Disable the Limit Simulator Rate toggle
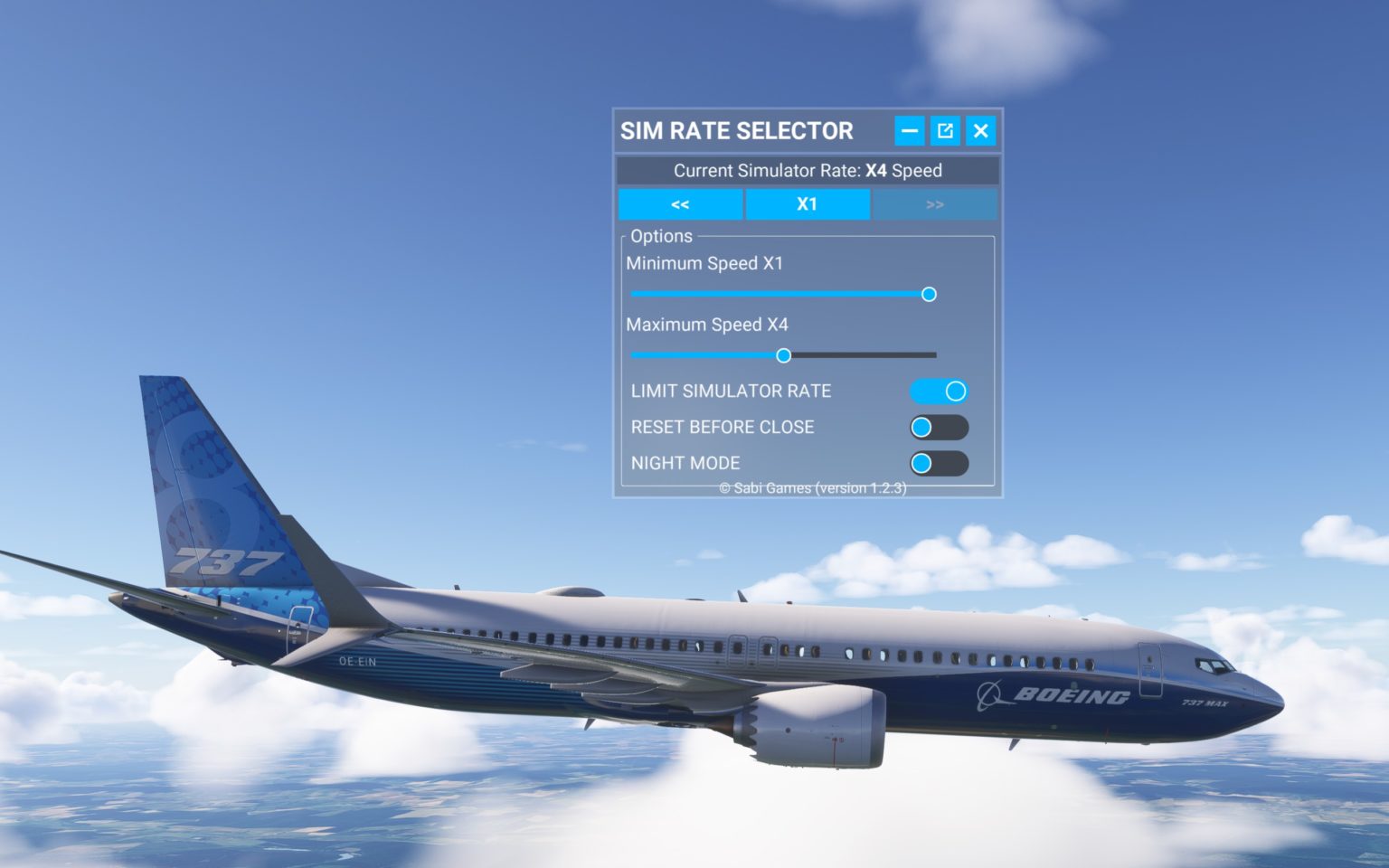Screen dimensions: 1389x868 938,391
